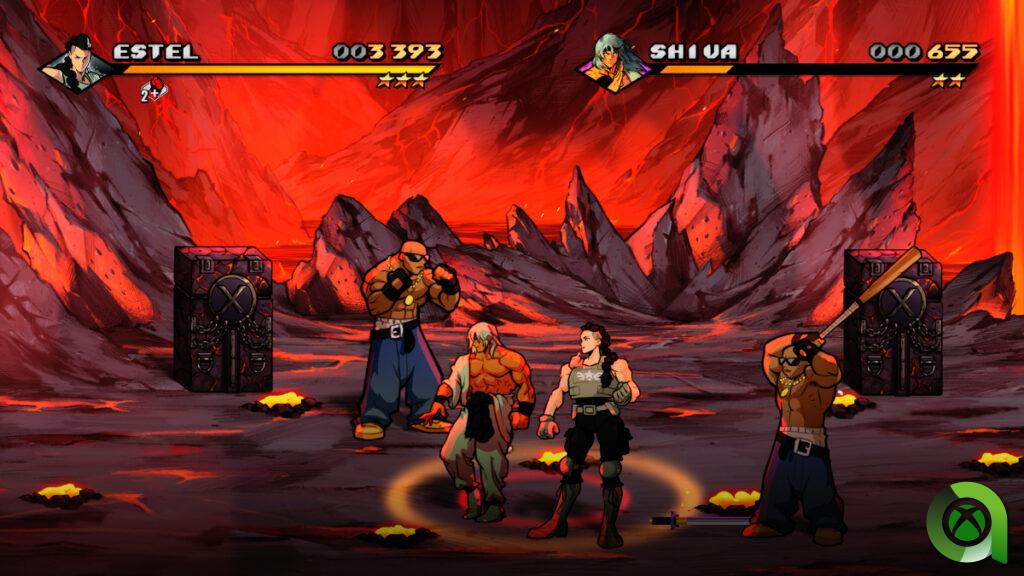Click Estel's character portrait
Screen dimensions: 1024x576
coord(75,63)
